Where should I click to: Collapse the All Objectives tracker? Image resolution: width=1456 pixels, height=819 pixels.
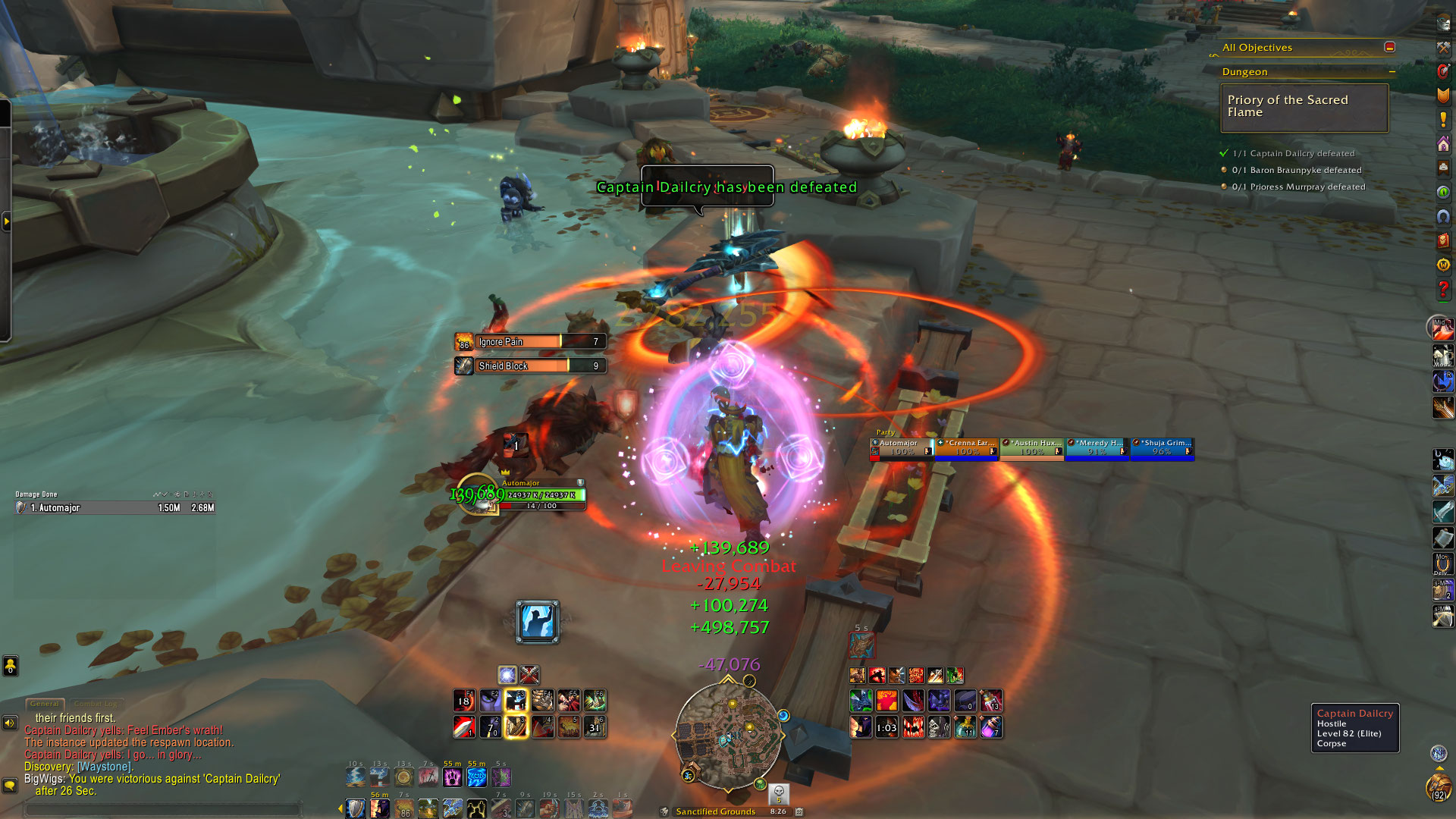1389,47
